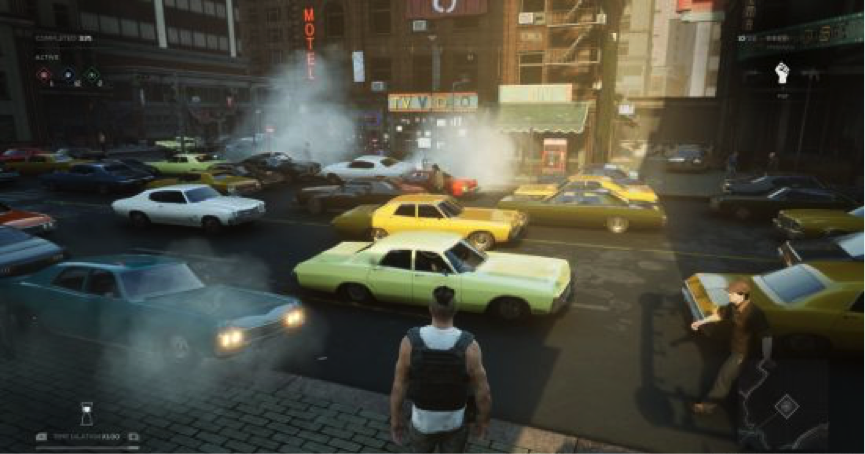The width and height of the screenshot is (865, 454).
Task: Select the green diamond active objective marker
Action: click(x=92, y=74)
